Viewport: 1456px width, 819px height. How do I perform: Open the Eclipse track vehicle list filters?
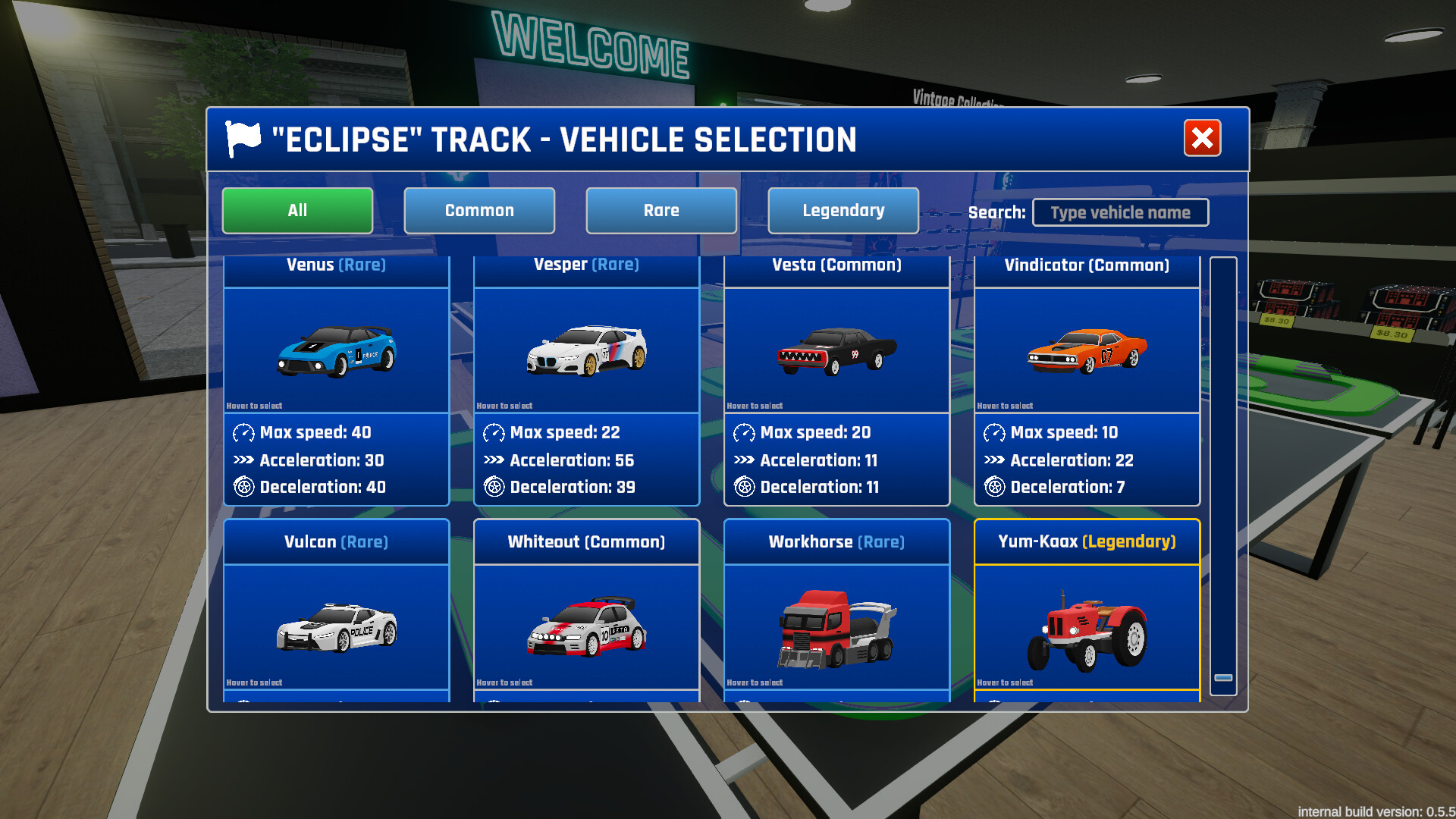tap(297, 211)
